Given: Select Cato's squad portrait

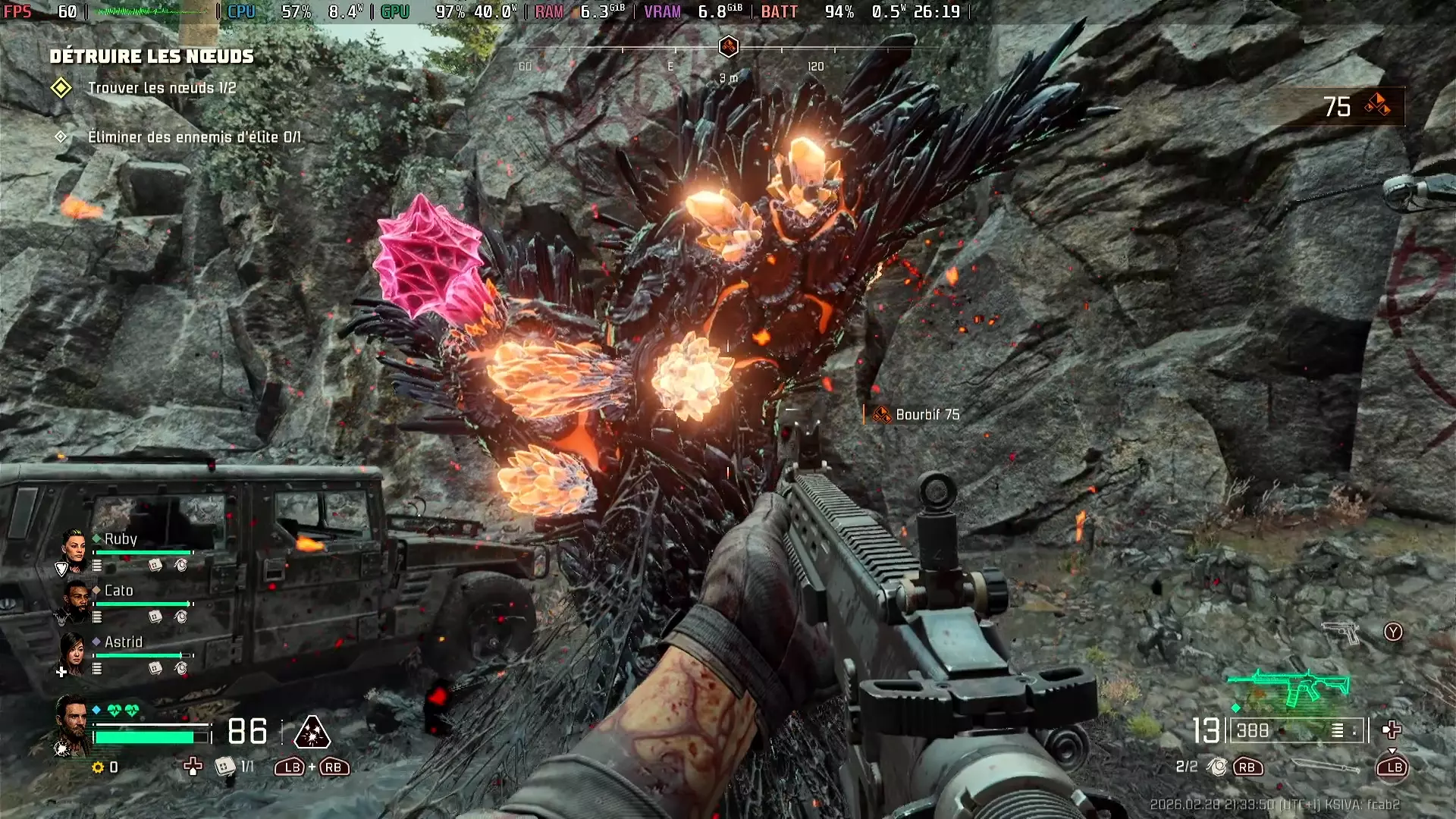Looking at the screenshot, I should pos(74,601).
